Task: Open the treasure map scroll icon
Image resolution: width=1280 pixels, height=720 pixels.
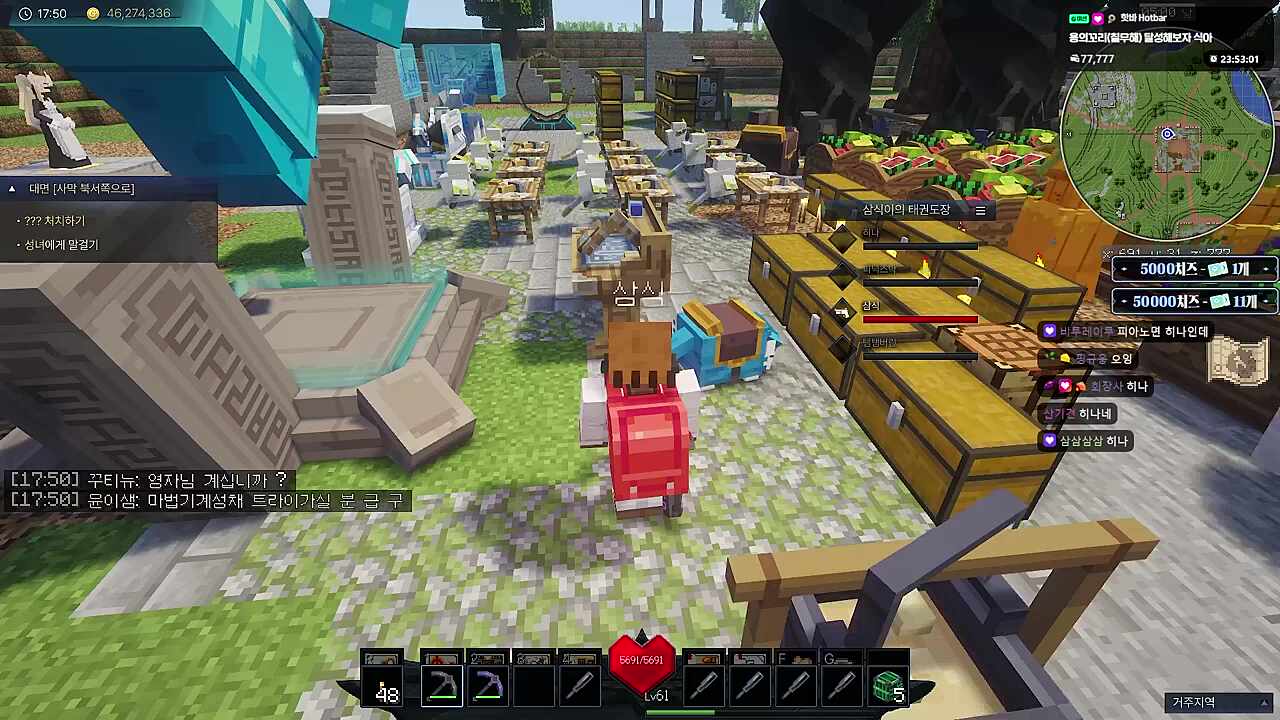Action: [1238, 360]
